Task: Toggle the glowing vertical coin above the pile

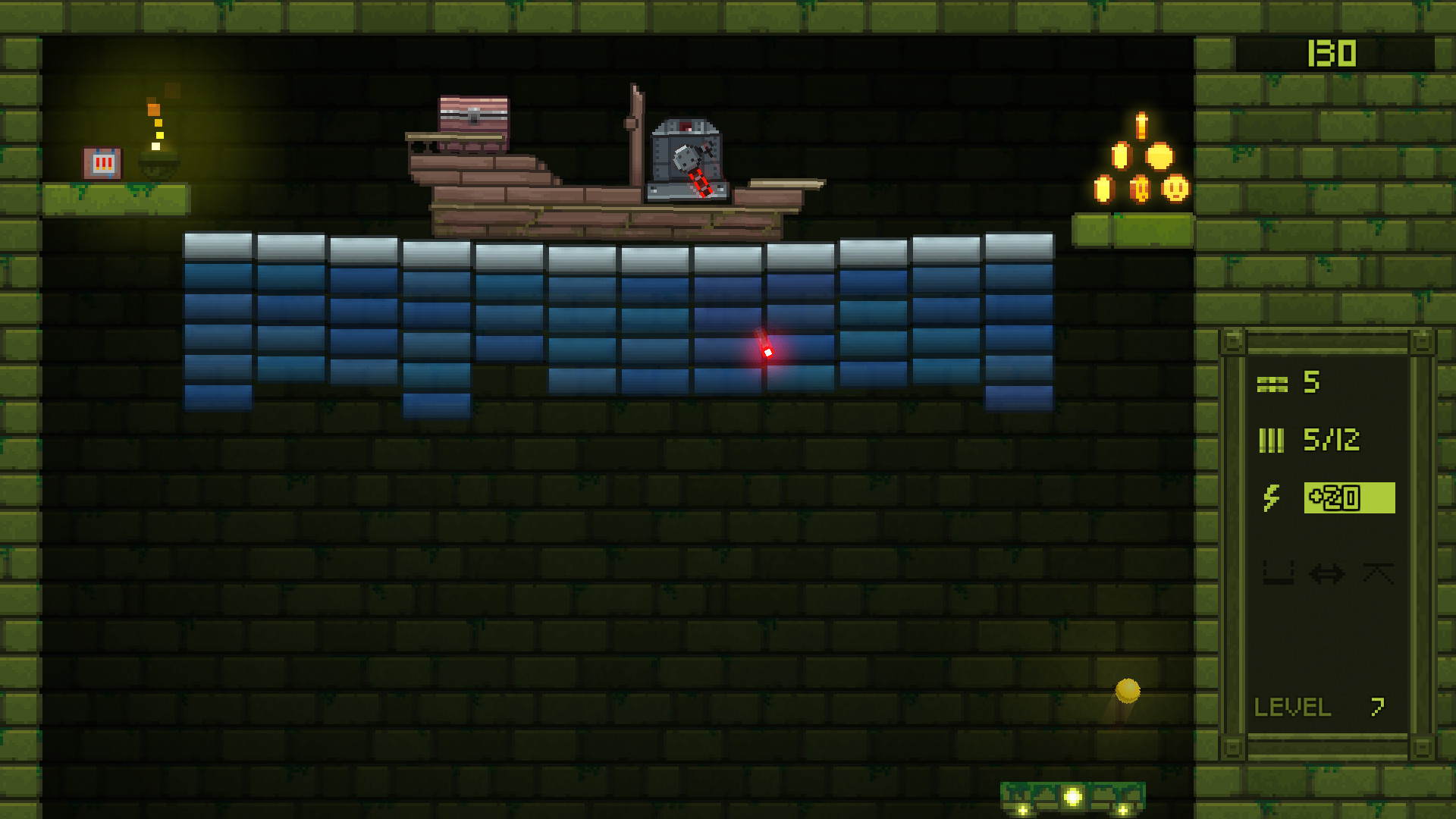Action: [1141, 125]
